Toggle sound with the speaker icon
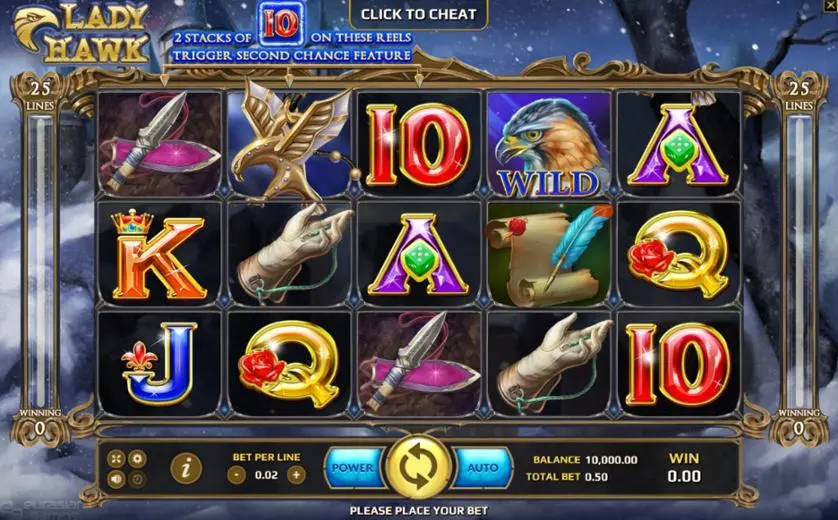This screenshot has height=520, width=838. 117,478
